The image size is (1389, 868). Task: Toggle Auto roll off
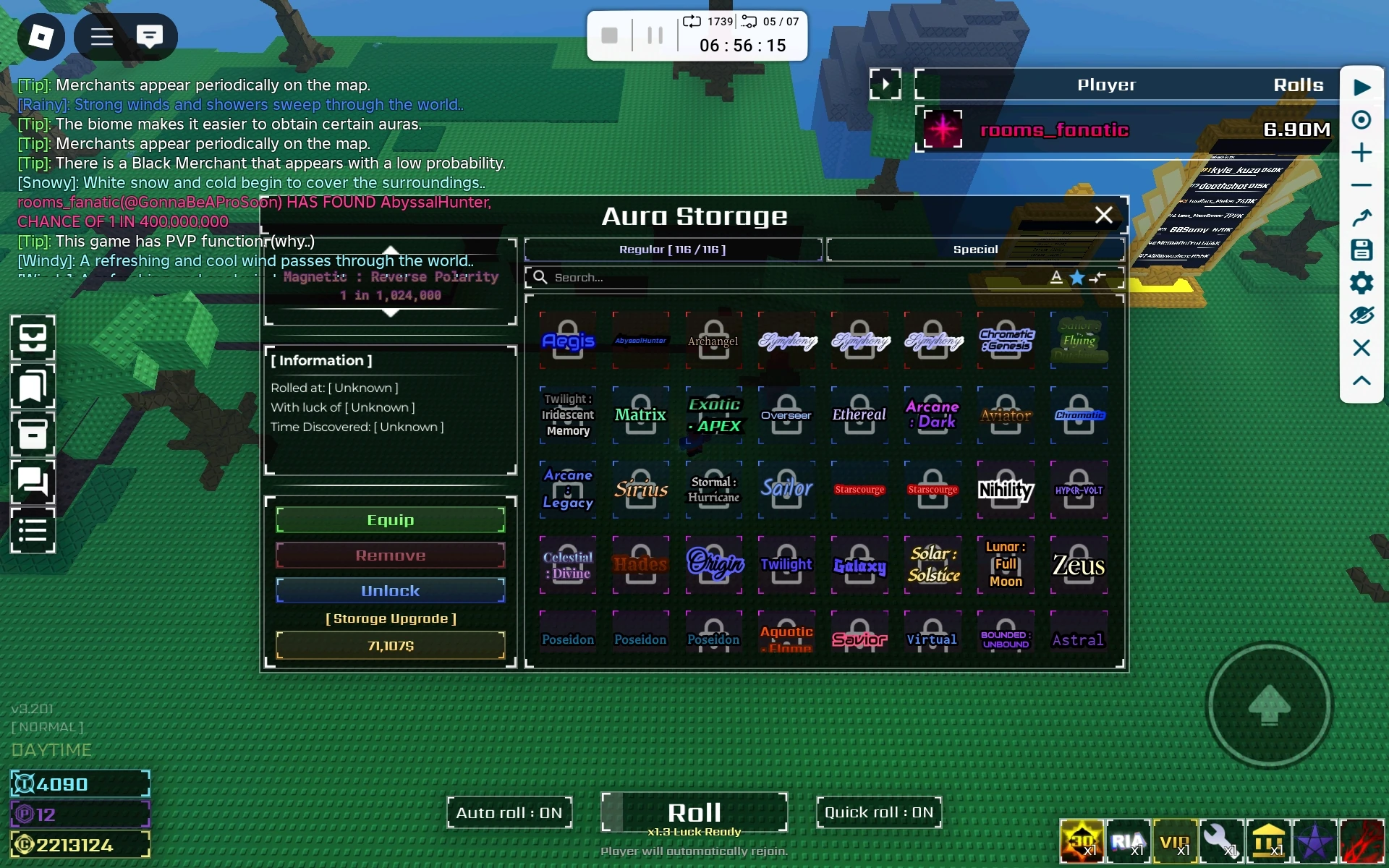[509, 812]
